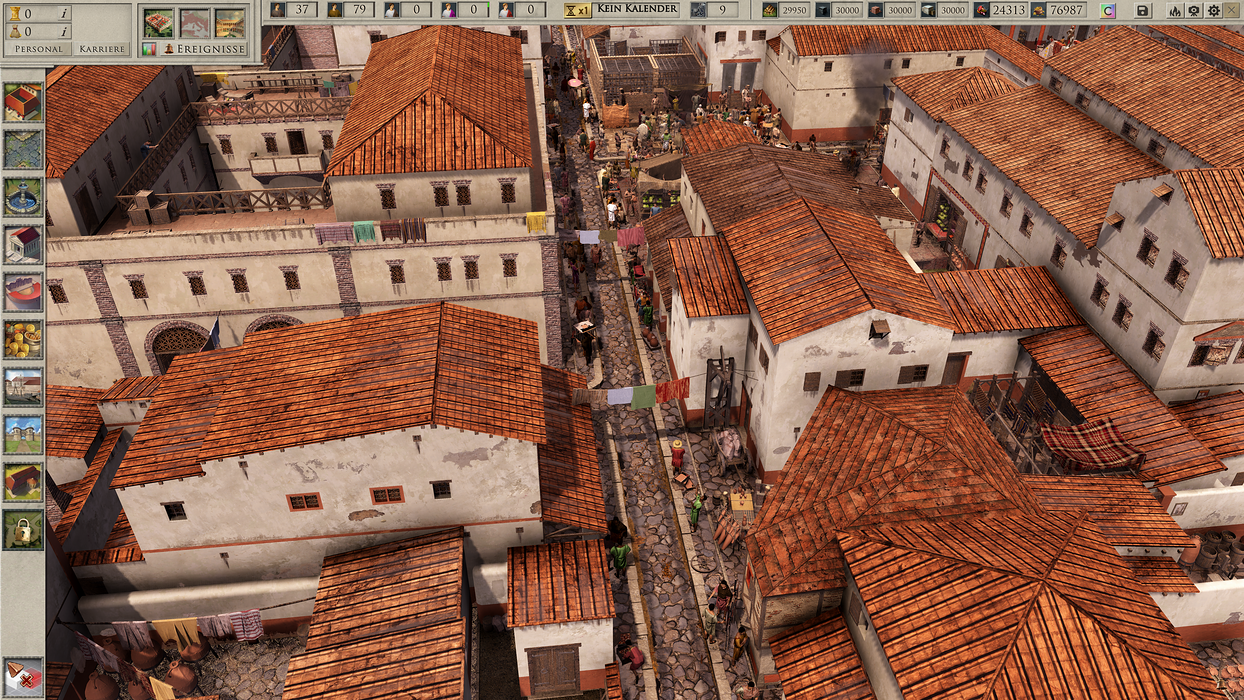Choose the housing build category
Screen dimensions: 1244x700
(x=22, y=102)
